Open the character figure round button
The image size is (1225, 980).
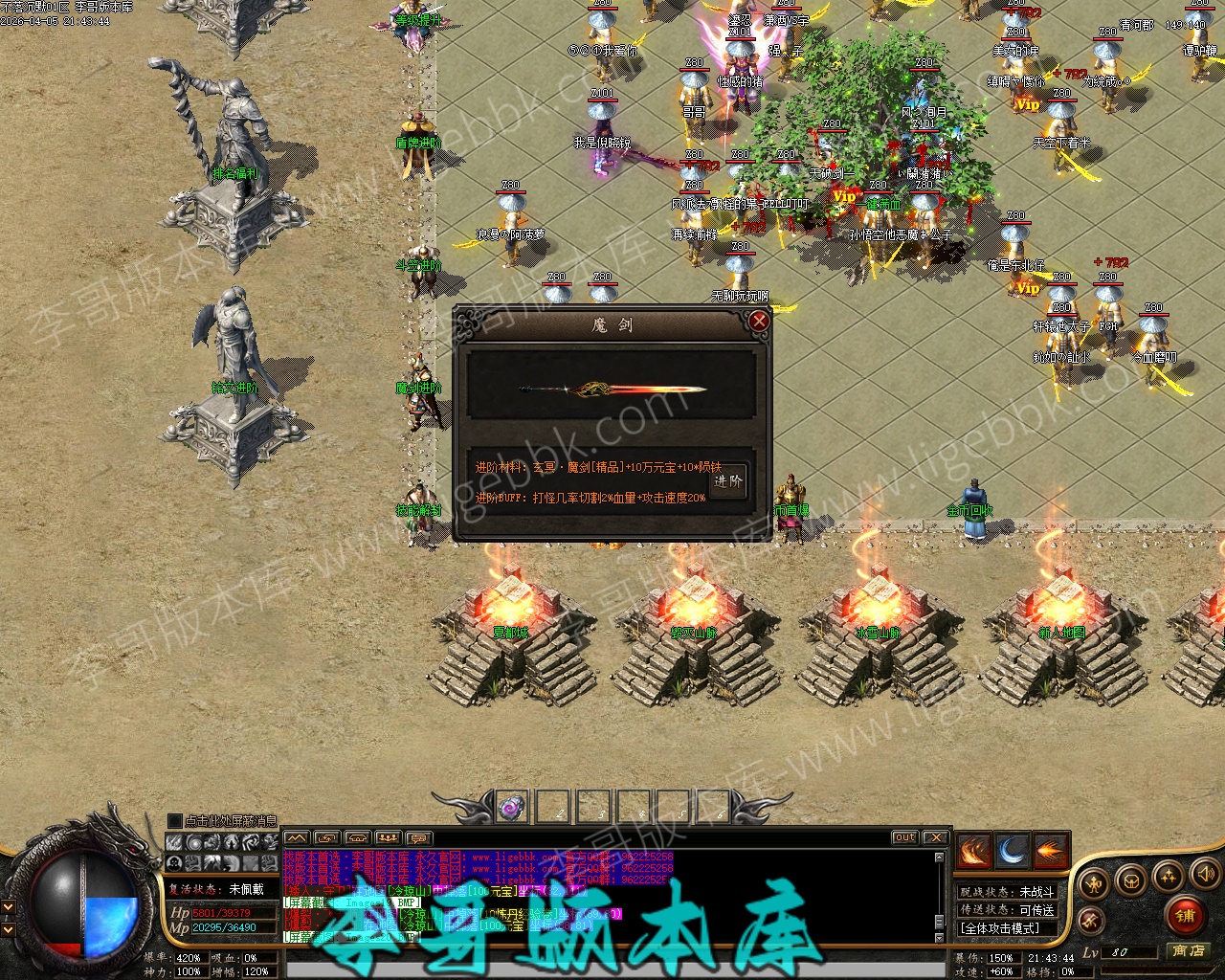pyautogui.click(x=1095, y=882)
